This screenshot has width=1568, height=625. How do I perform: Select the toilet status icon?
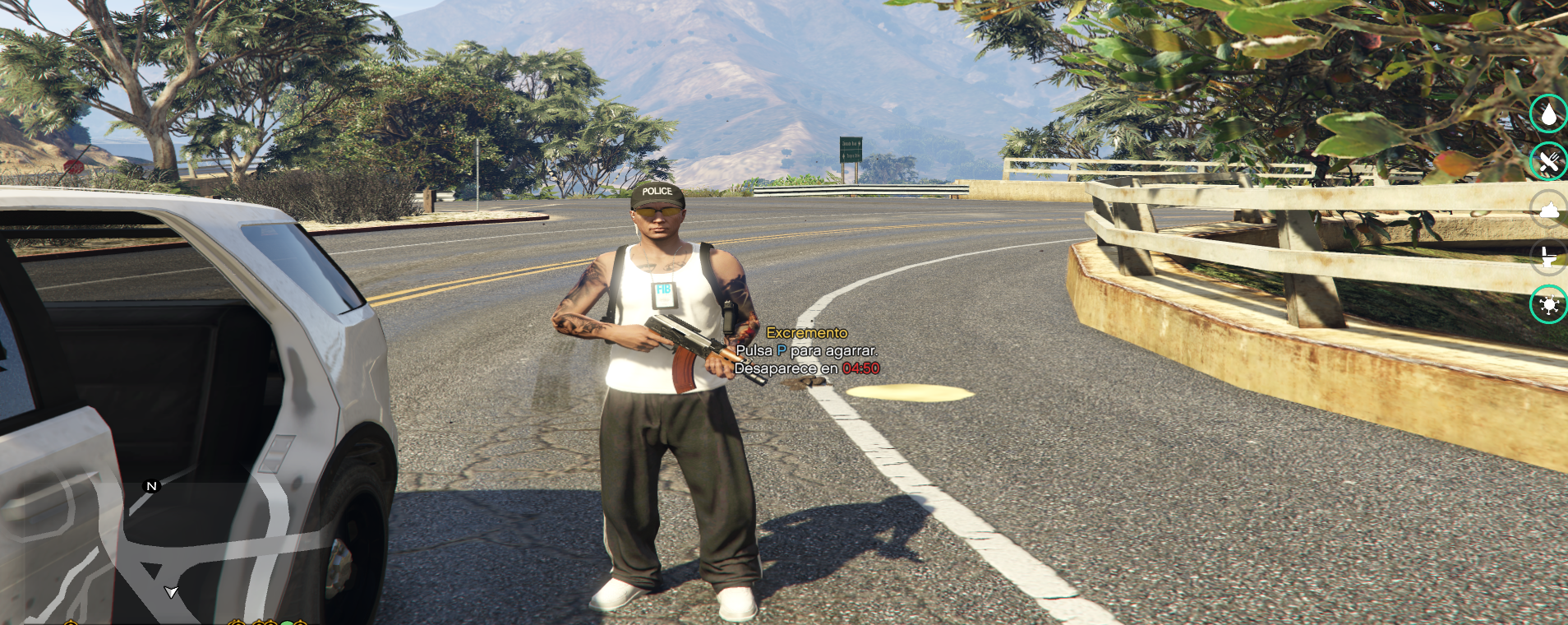[x=1548, y=257]
